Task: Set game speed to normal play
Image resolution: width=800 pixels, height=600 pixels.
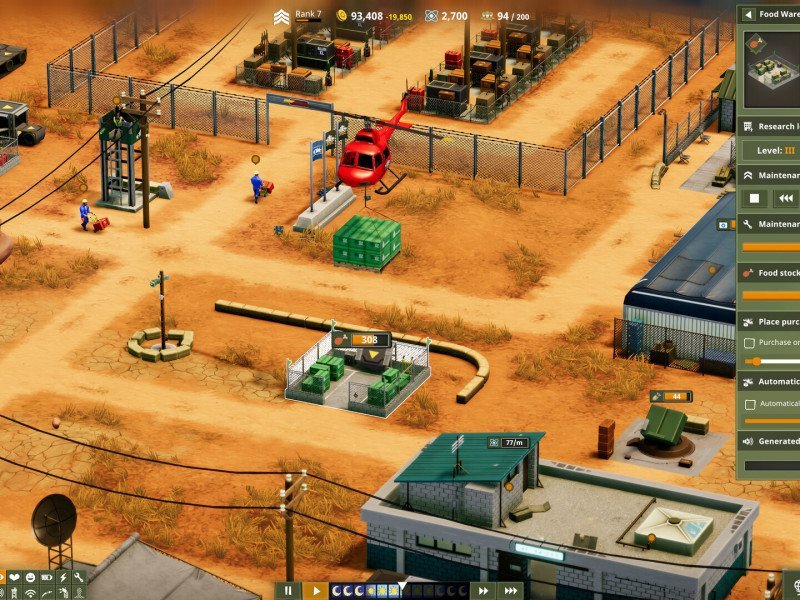Action: pyautogui.click(x=315, y=590)
